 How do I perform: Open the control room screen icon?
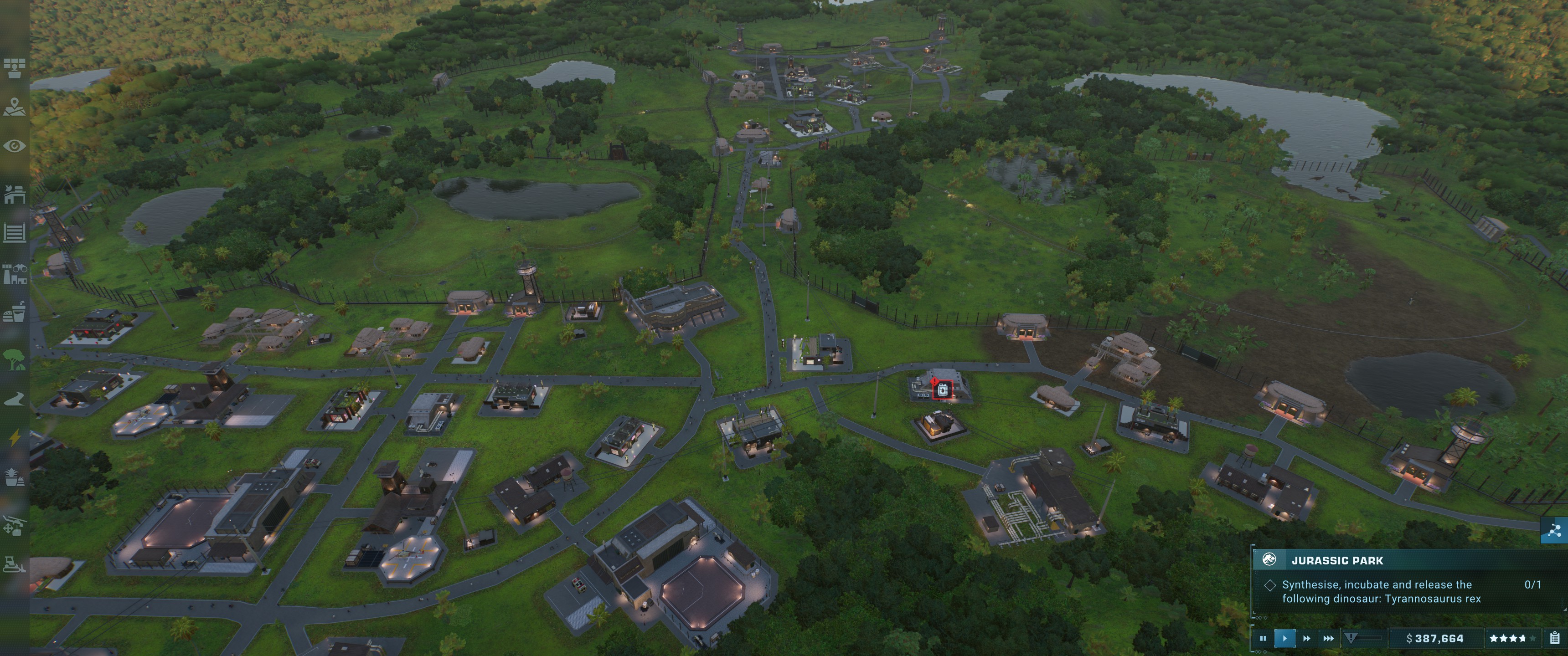click(14, 68)
